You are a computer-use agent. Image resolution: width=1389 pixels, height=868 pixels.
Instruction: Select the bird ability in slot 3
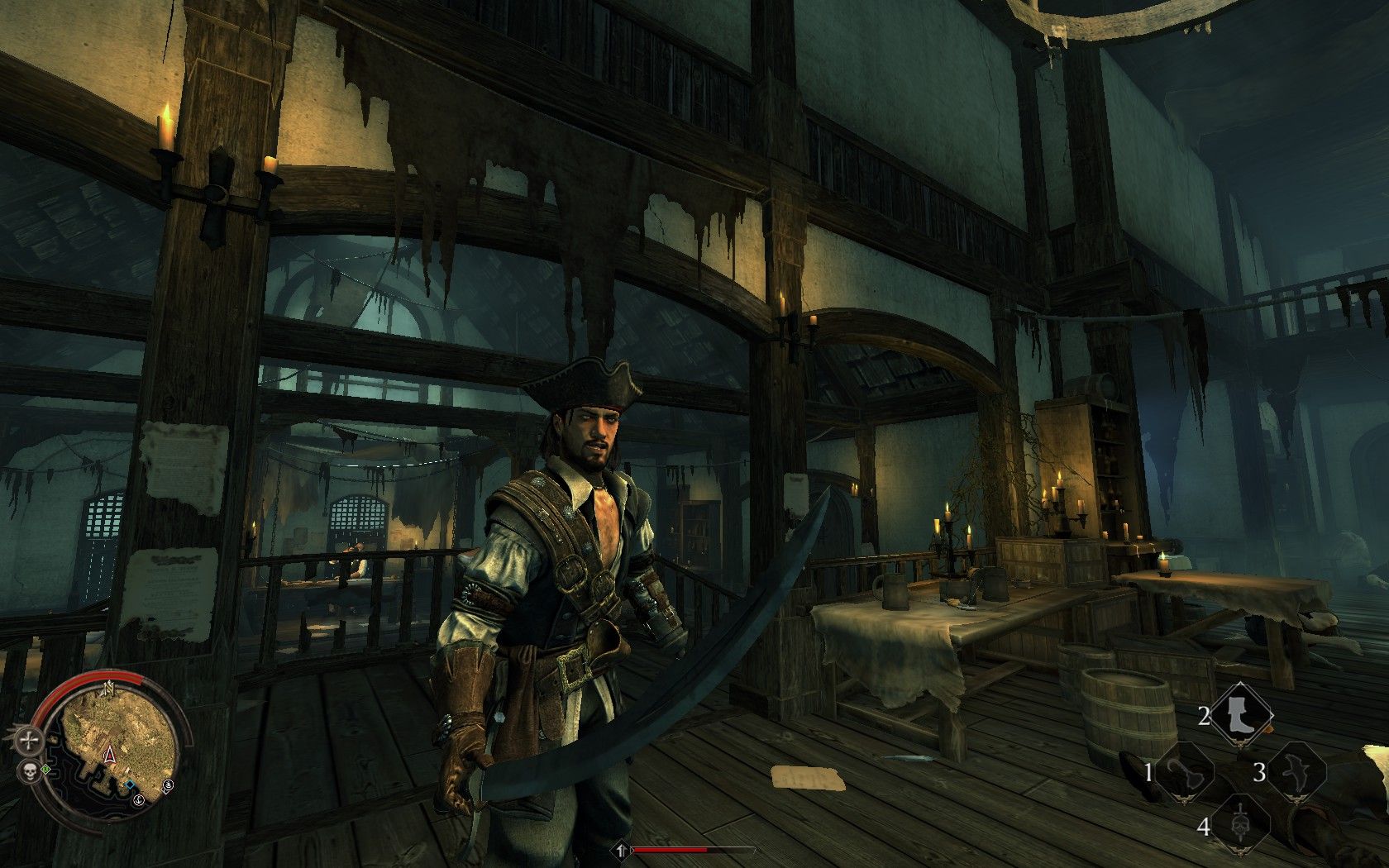(x=1295, y=772)
